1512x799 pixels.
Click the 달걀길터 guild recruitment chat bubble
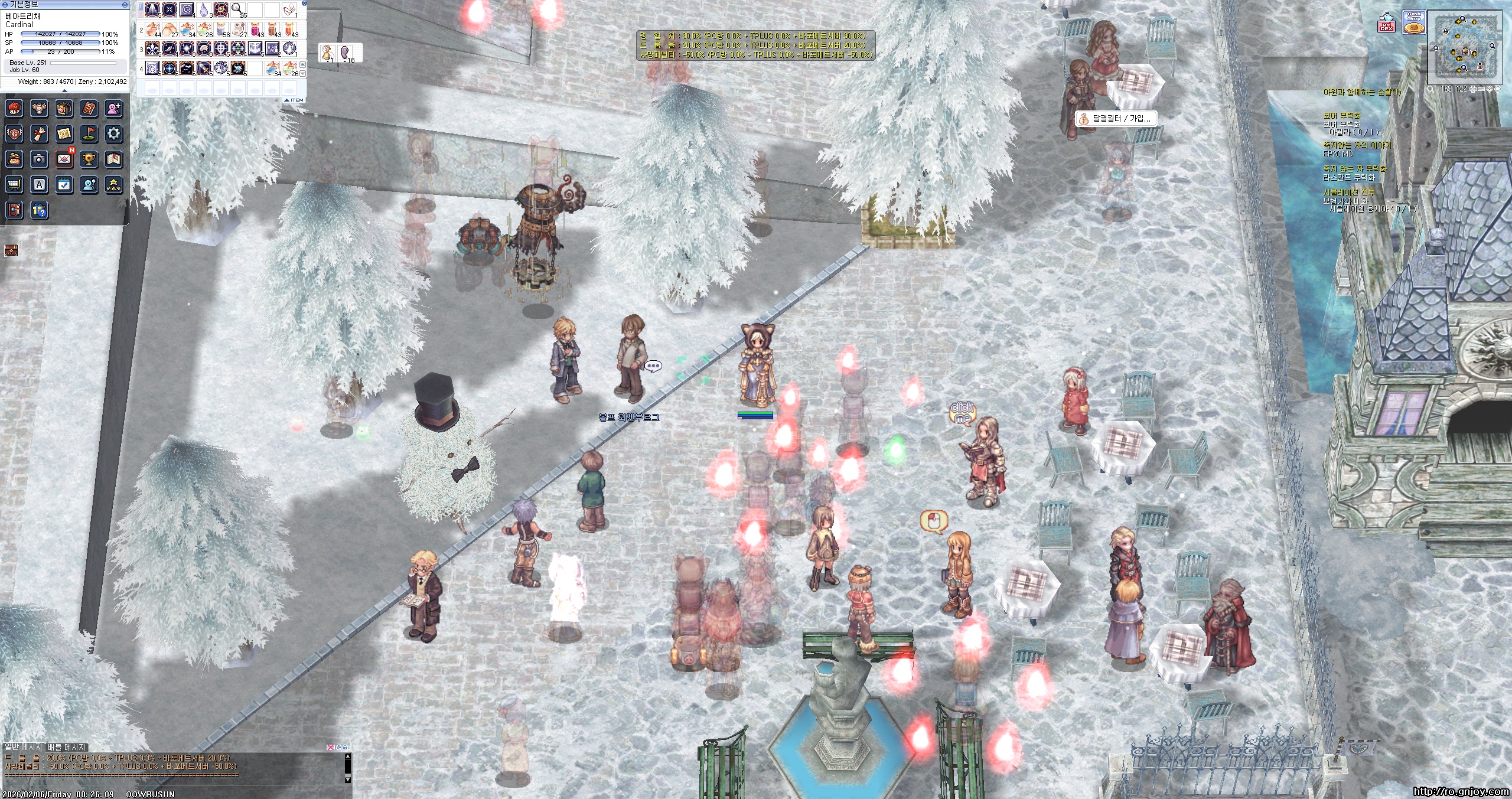coord(1115,119)
